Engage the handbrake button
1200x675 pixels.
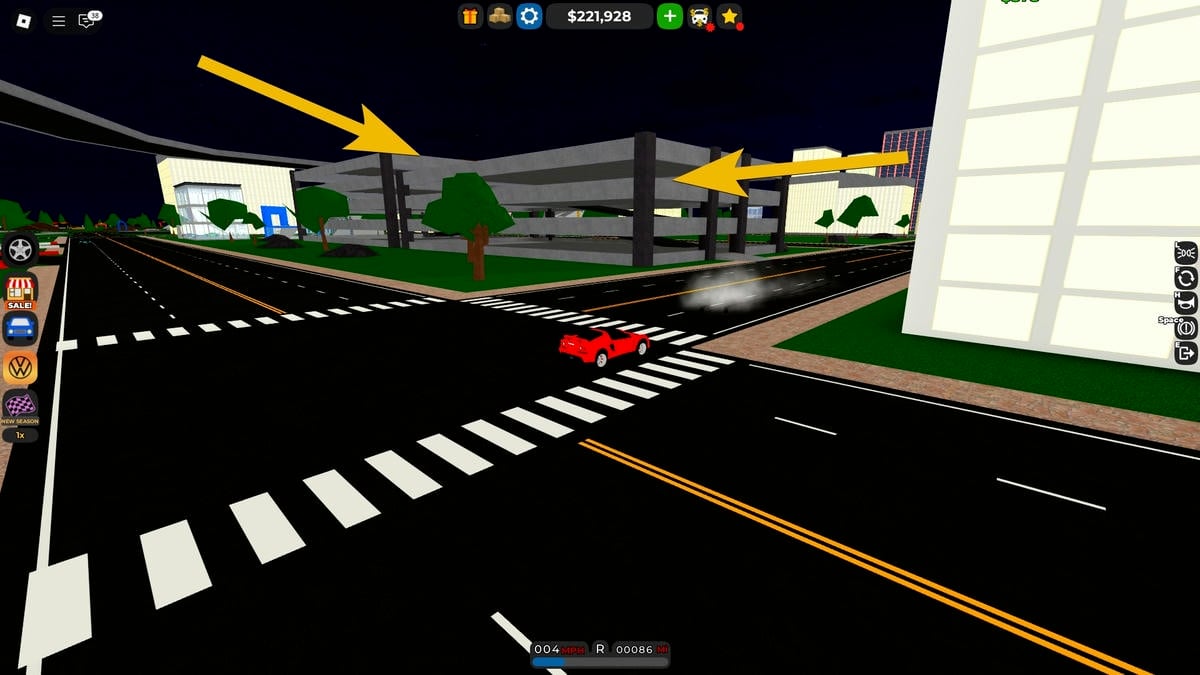pos(1186,328)
